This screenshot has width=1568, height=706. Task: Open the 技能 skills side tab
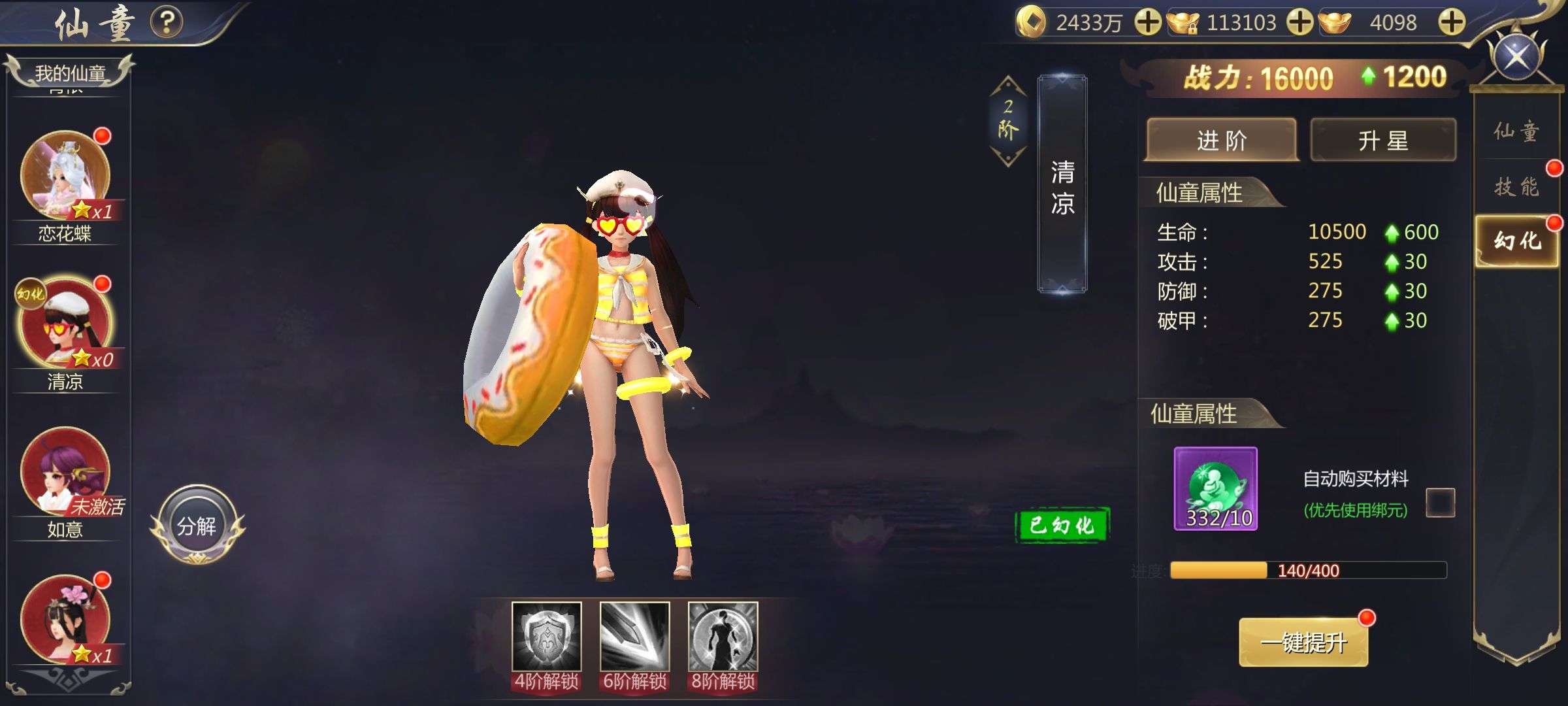1516,187
